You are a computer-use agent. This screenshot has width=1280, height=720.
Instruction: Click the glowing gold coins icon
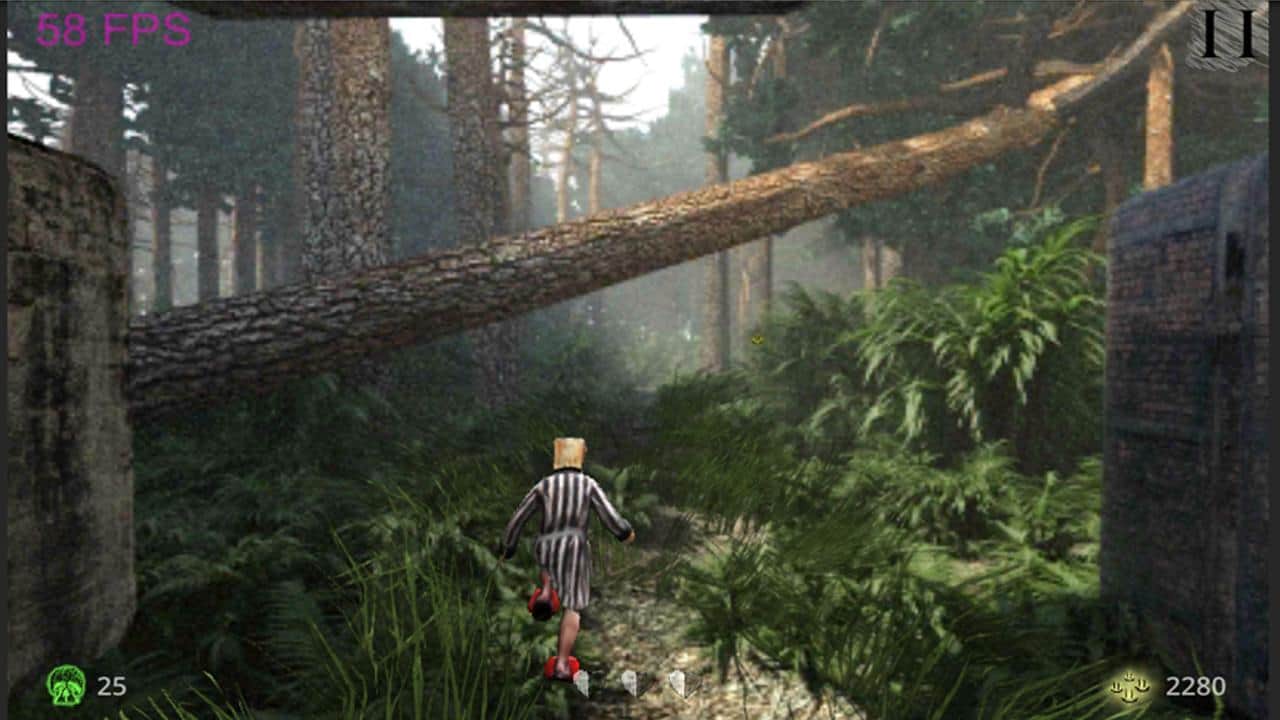point(1128,687)
